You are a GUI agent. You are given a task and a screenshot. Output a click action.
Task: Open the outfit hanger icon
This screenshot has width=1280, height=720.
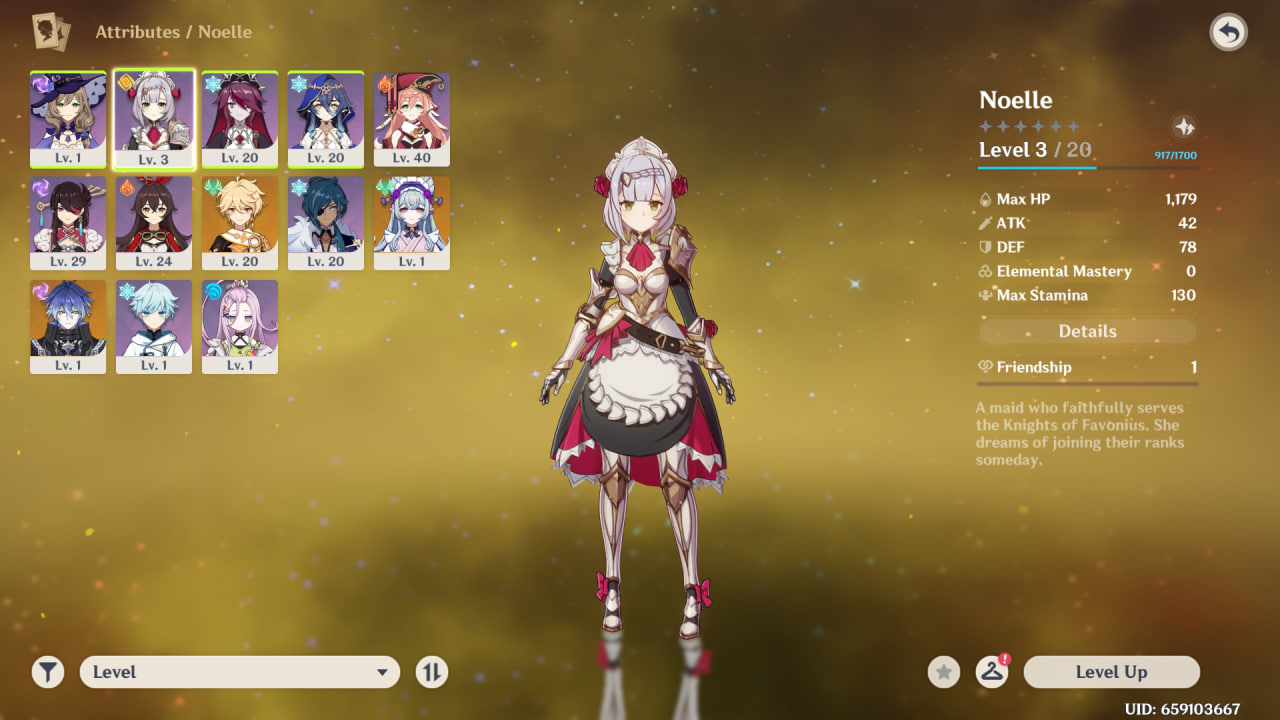tap(992, 672)
